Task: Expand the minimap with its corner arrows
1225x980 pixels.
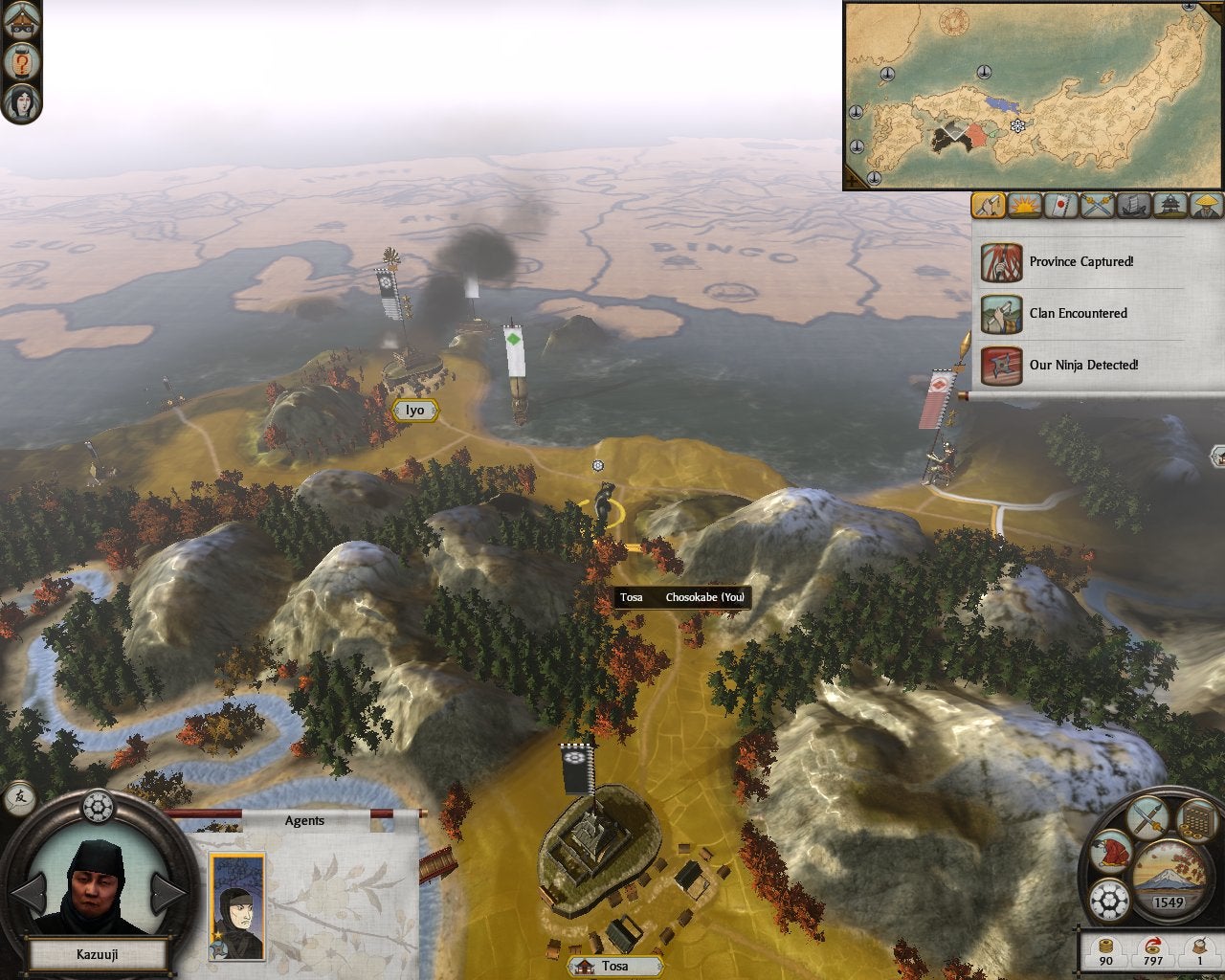Action: coord(852,180)
